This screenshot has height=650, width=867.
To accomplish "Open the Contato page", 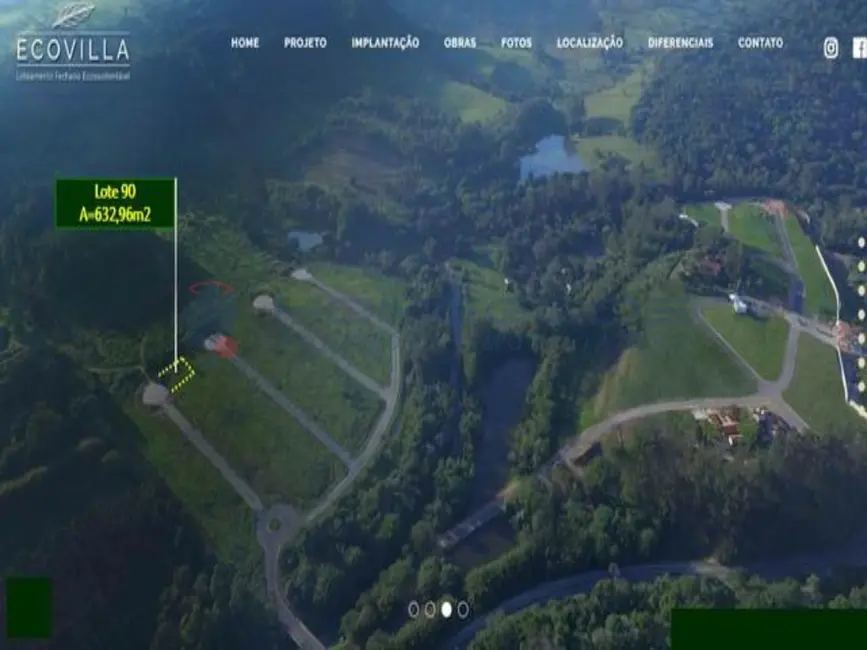I will [760, 43].
